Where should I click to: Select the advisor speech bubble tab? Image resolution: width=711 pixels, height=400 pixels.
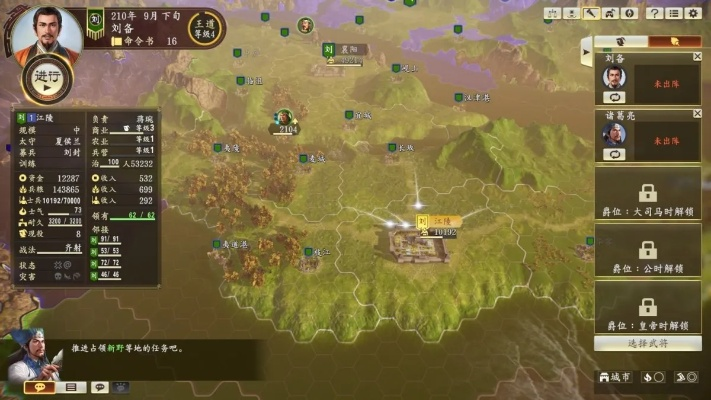point(40,387)
